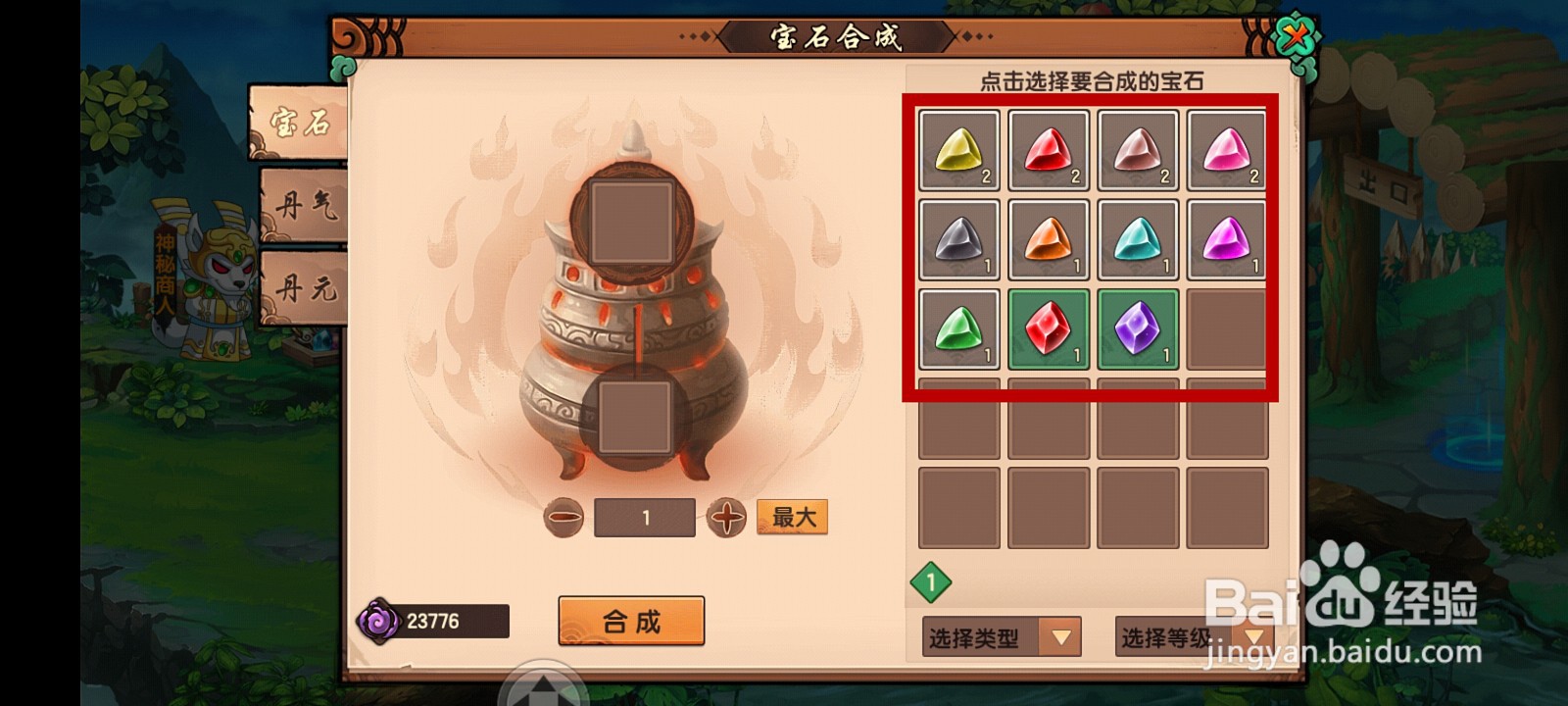Pick the purple diamond-cut gem
This screenshot has width=1568, height=706.
click(1138, 328)
